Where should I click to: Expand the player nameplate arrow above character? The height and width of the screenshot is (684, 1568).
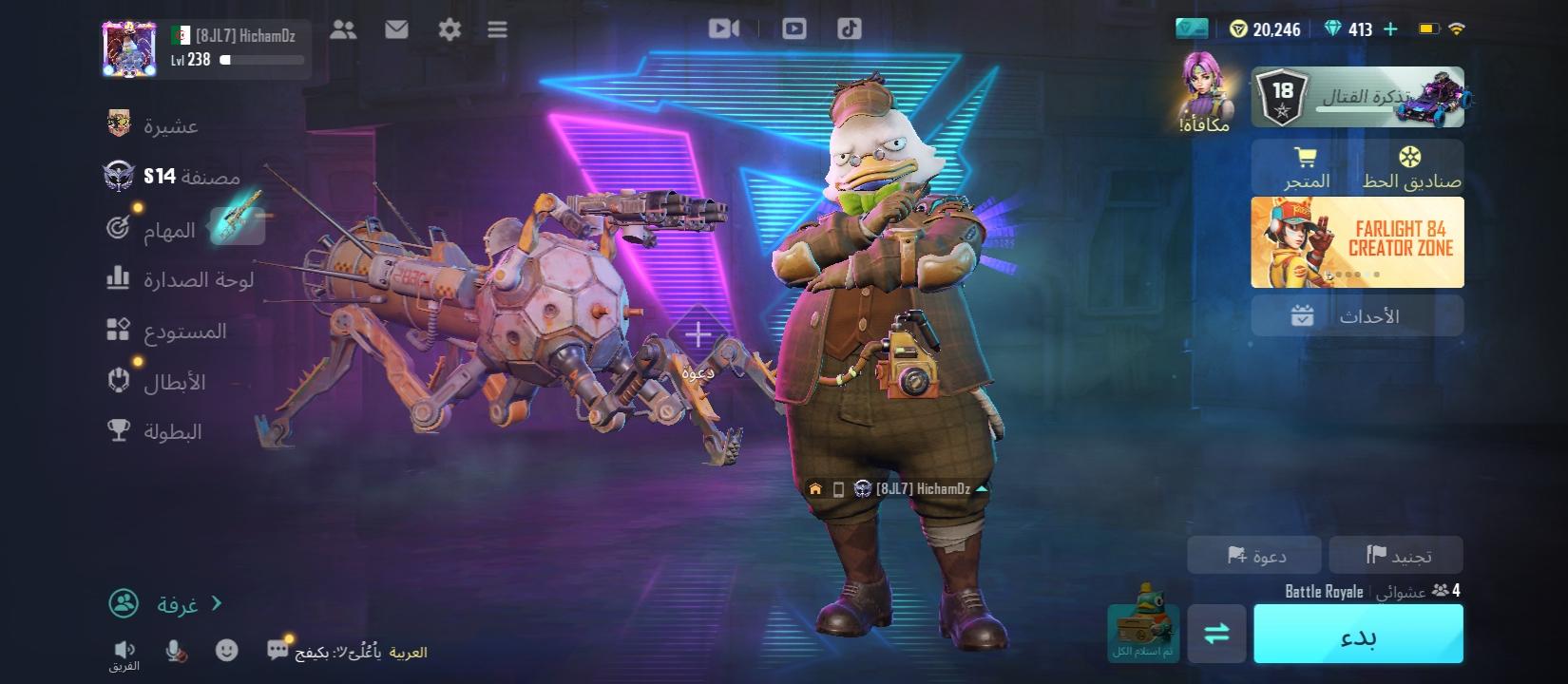click(x=983, y=490)
